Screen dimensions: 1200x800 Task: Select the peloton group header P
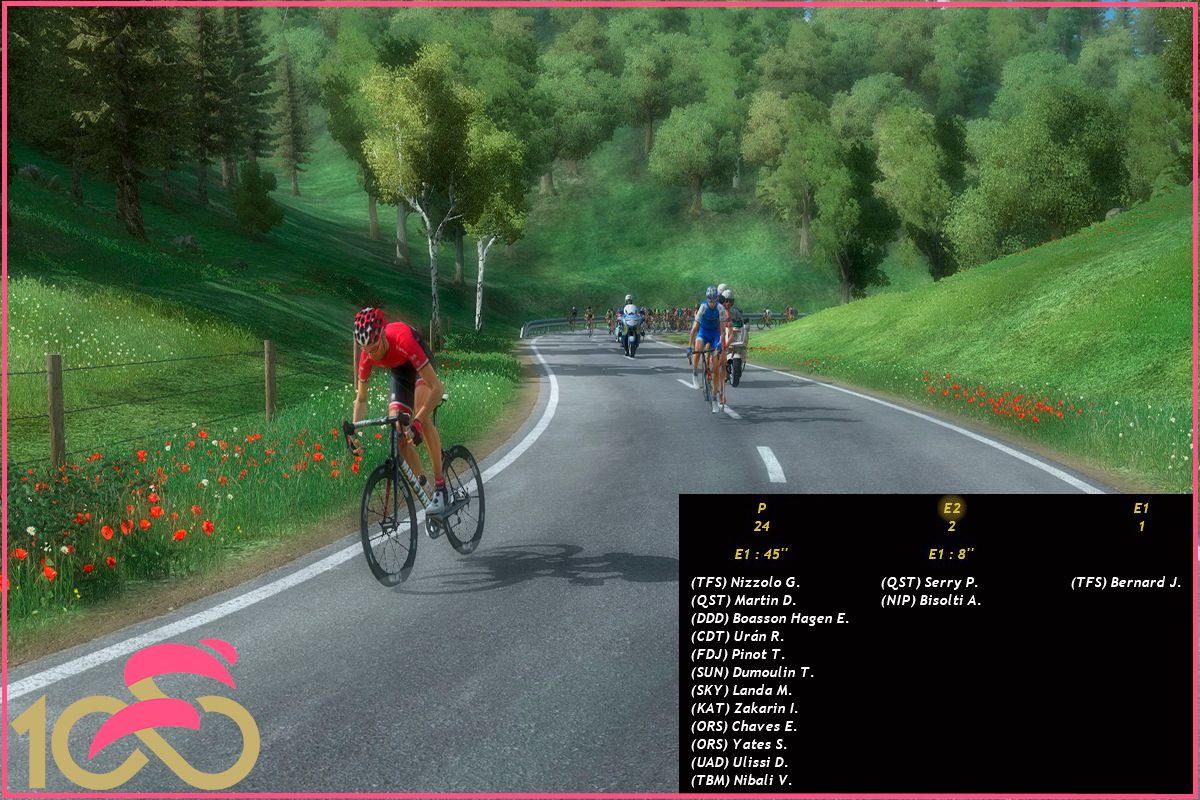point(762,508)
